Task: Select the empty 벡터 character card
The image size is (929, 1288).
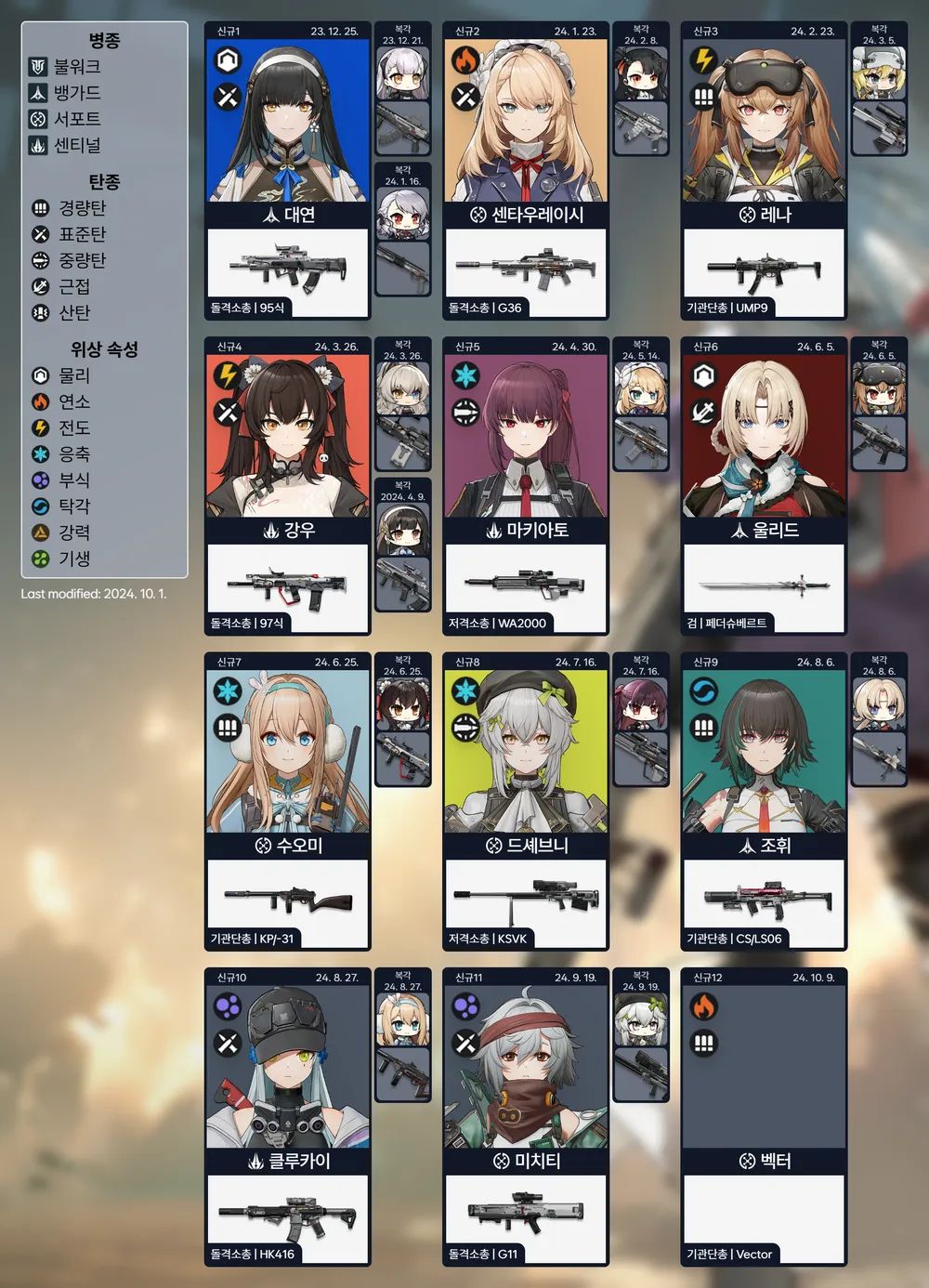Action: 764,1069
